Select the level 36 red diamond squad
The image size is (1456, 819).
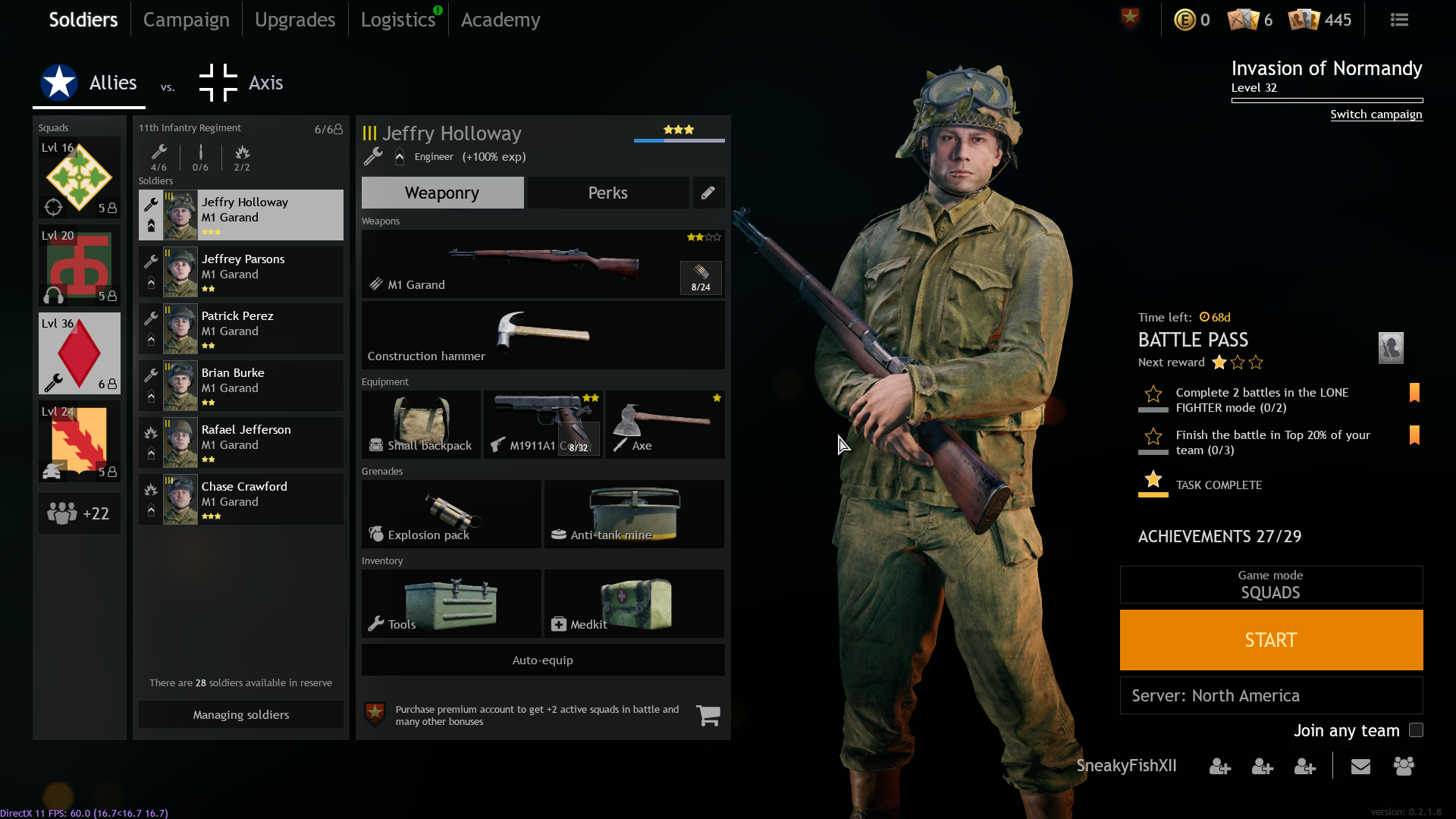pyautogui.click(x=80, y=353)
